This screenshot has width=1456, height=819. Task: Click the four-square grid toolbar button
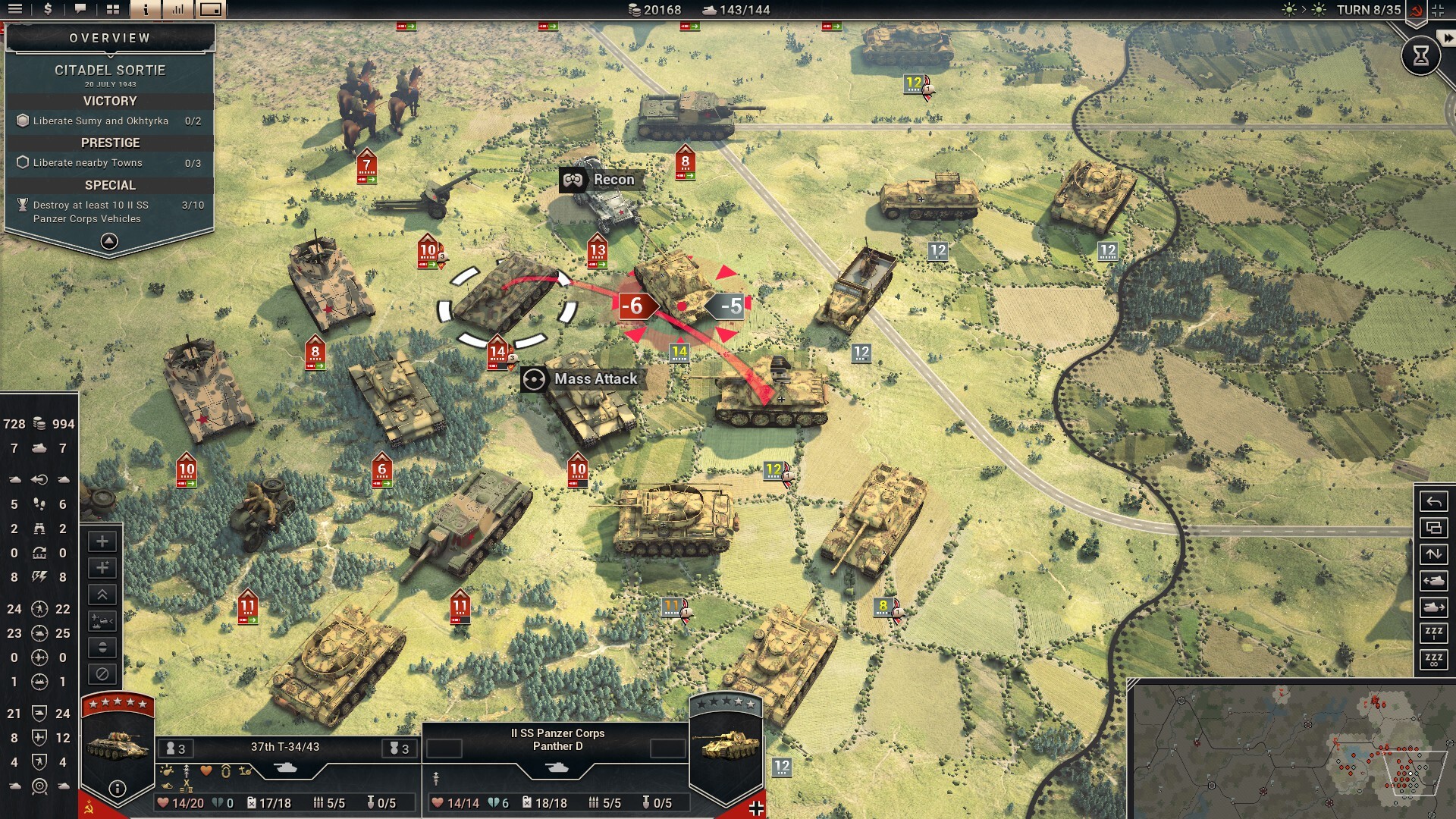(113, 9)
